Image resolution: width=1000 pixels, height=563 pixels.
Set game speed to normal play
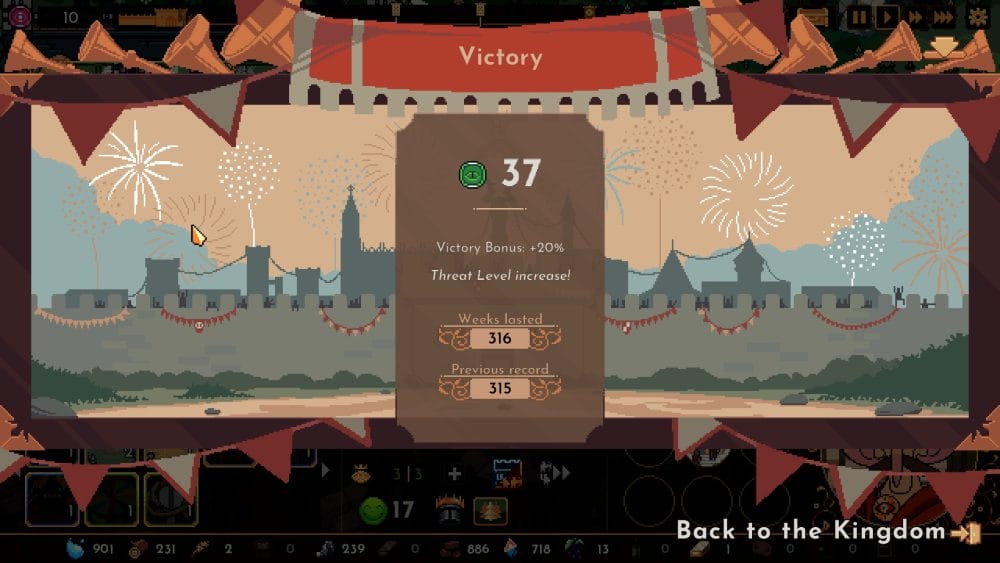[886, 17]
